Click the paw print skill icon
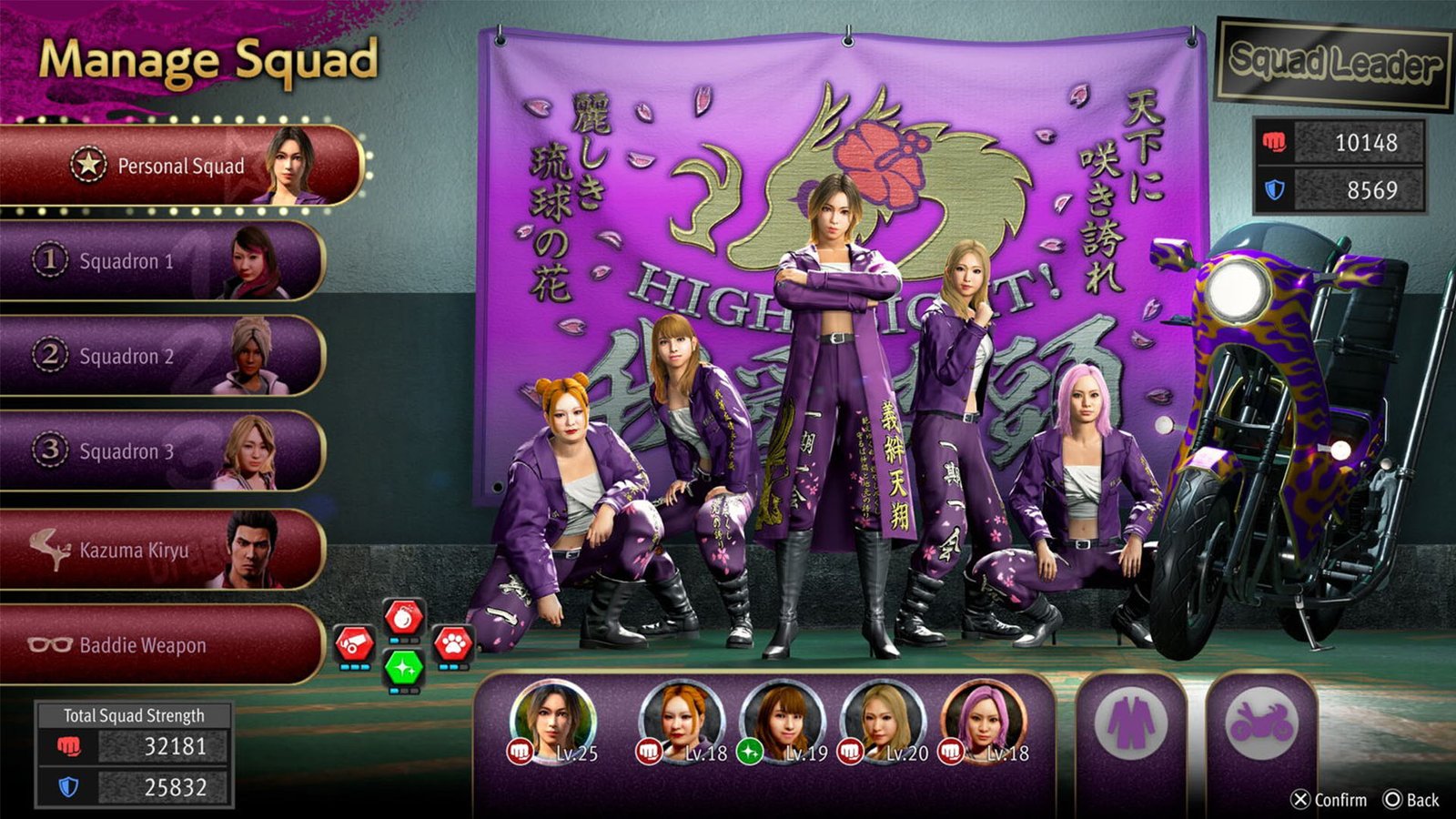This screenshot has height=819, width=1456. tap(454, 644)
